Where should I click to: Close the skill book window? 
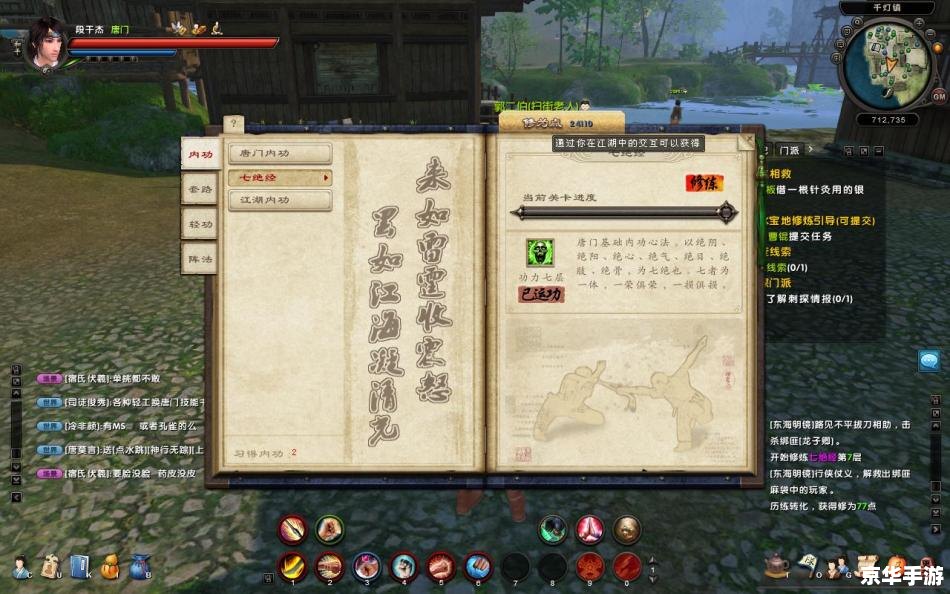coord(746,142)
